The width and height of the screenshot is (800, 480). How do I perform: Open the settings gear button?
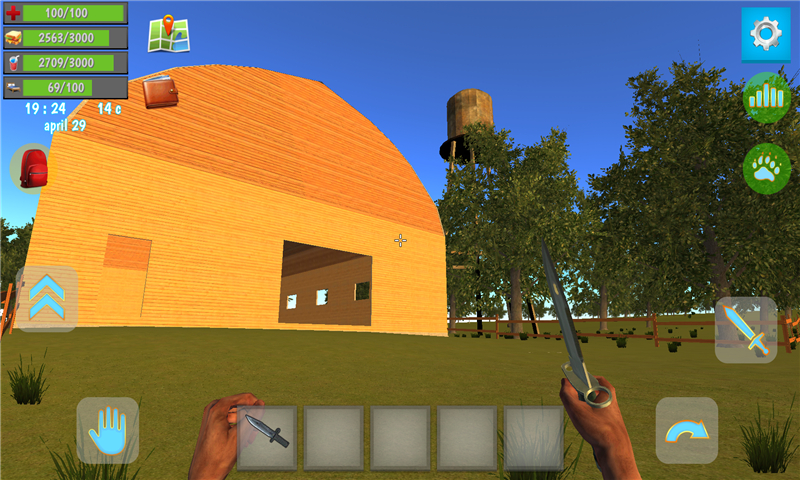click(766, 35)
